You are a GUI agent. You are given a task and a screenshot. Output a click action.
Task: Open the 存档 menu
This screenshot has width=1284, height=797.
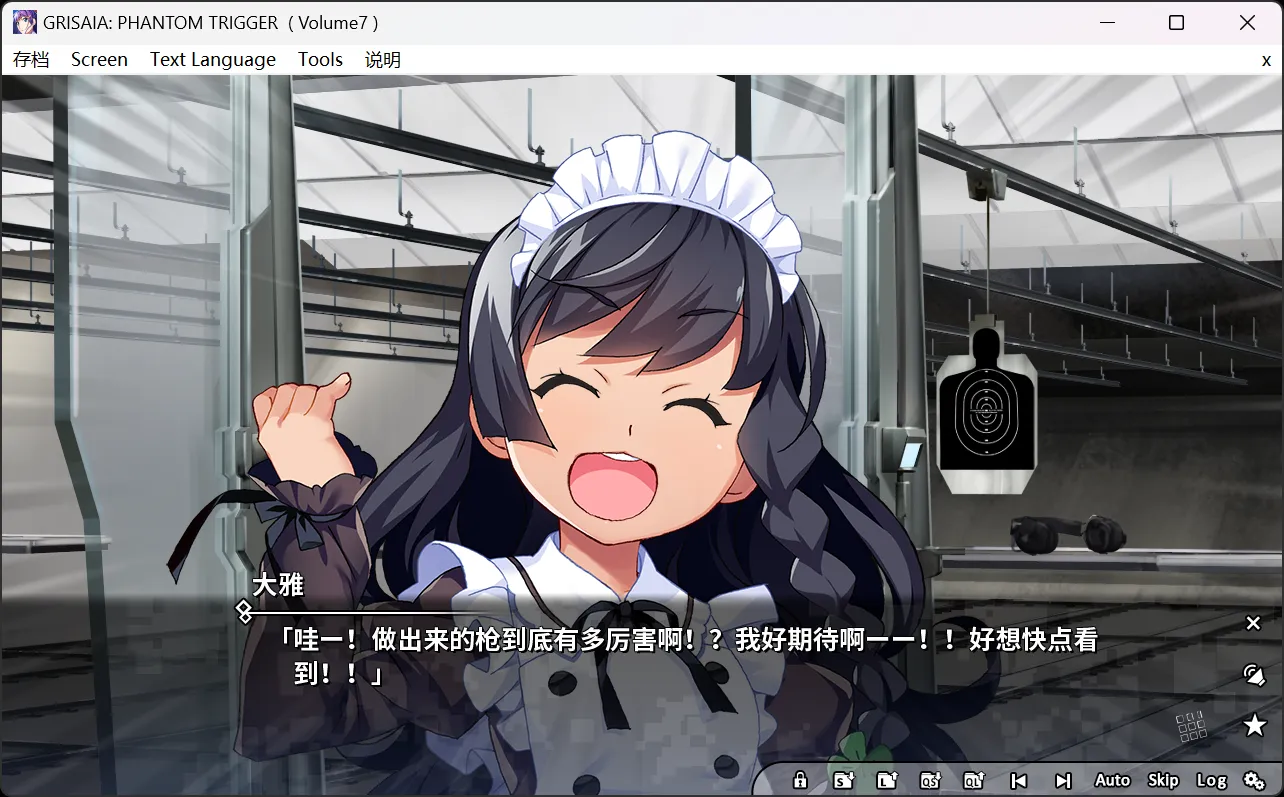click(x=29, y=59)
